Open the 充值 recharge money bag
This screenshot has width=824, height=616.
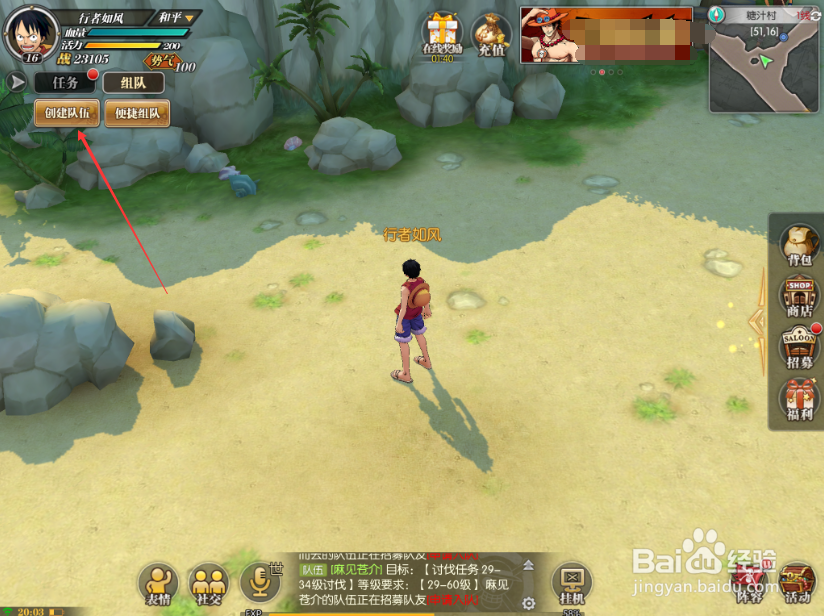[x=491, y=35]
